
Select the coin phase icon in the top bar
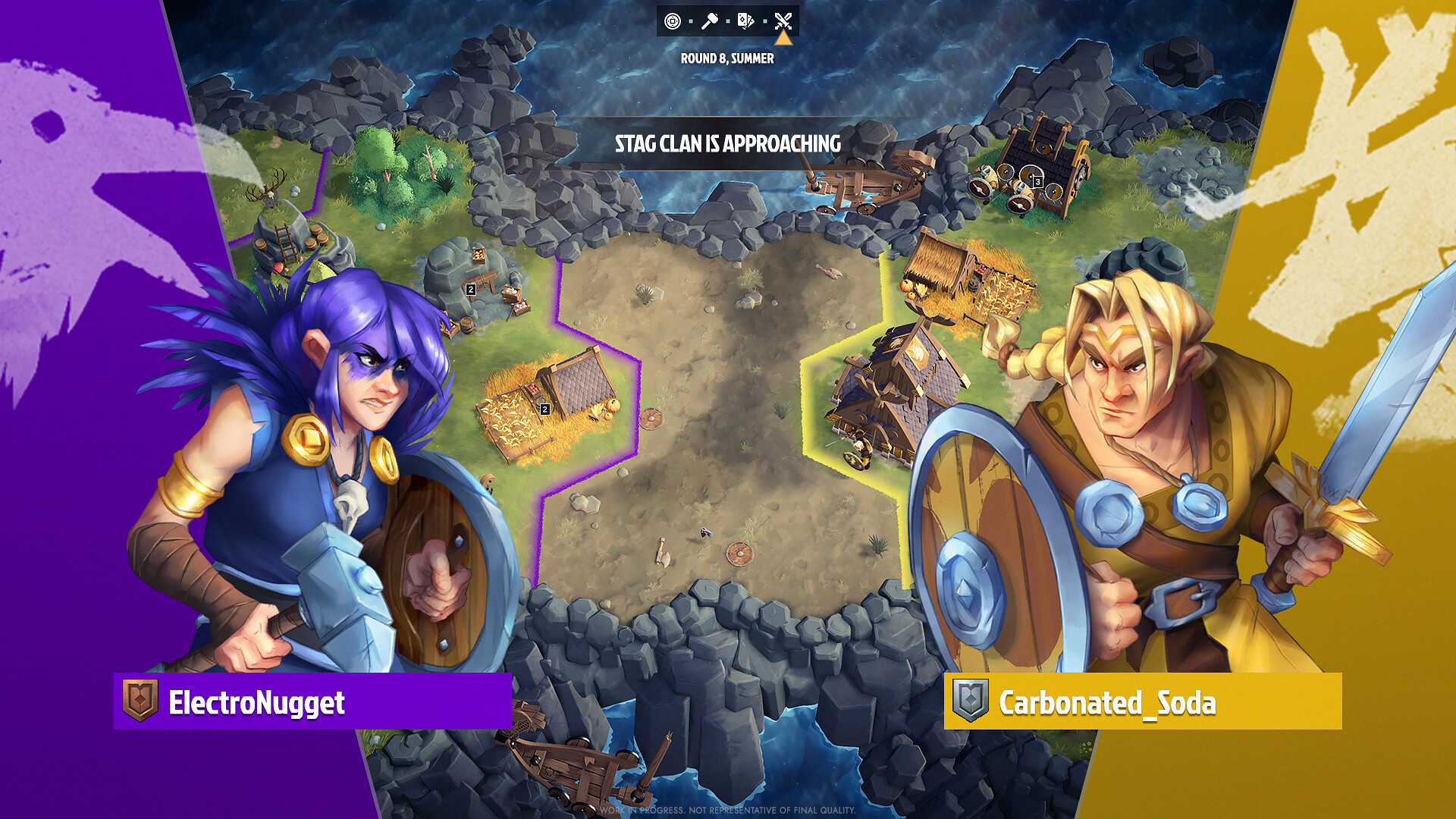coord(672,21)
